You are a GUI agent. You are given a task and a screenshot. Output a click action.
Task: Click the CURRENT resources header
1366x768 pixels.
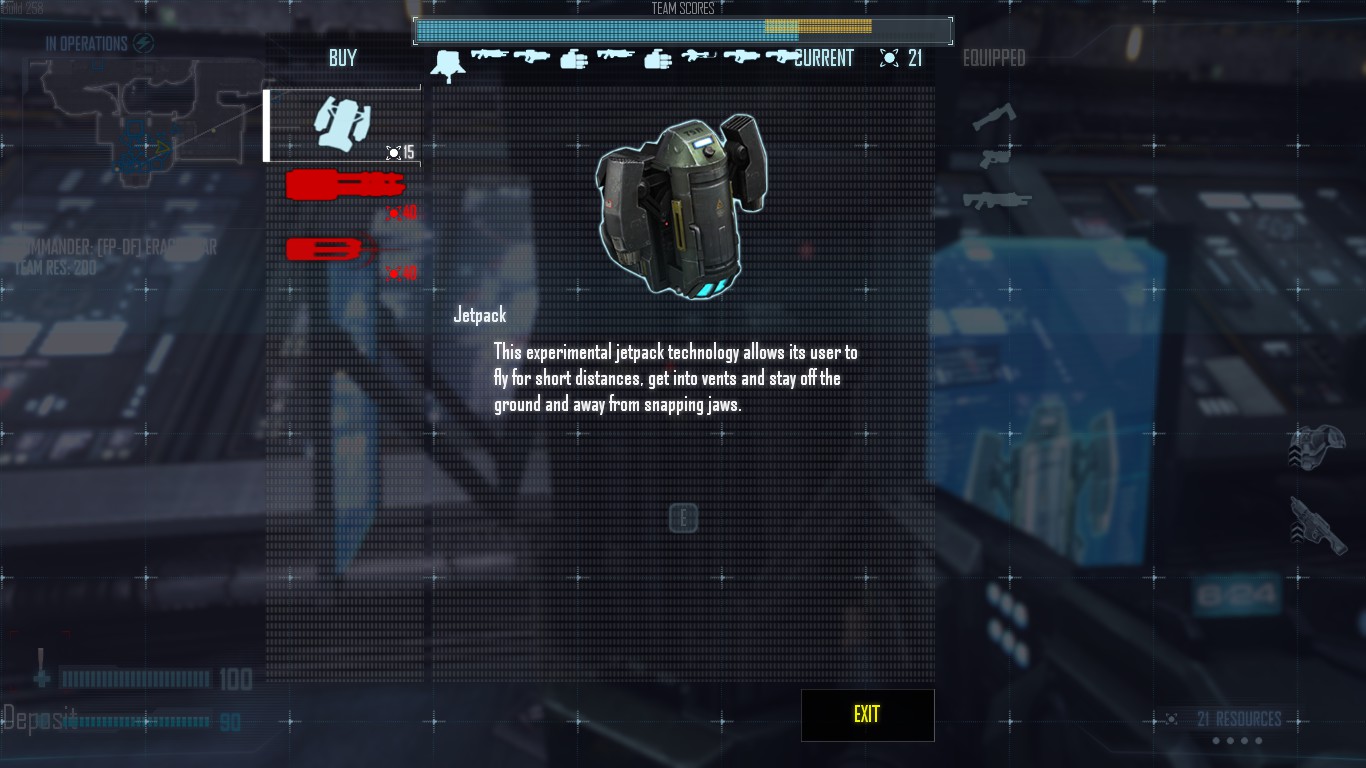point(824,58)
